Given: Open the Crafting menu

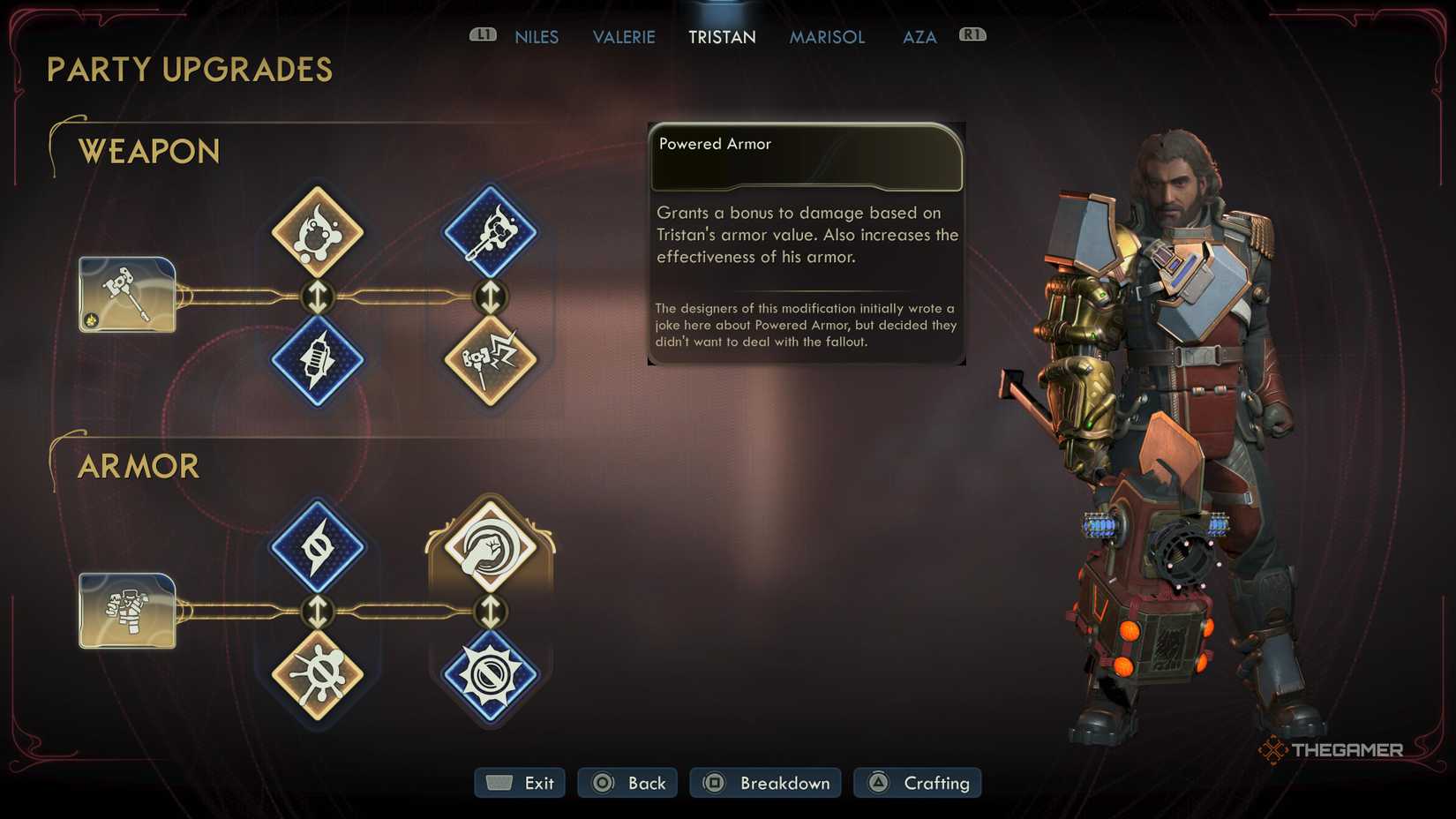Looking at the screenshot, I should tap(918, 782).
